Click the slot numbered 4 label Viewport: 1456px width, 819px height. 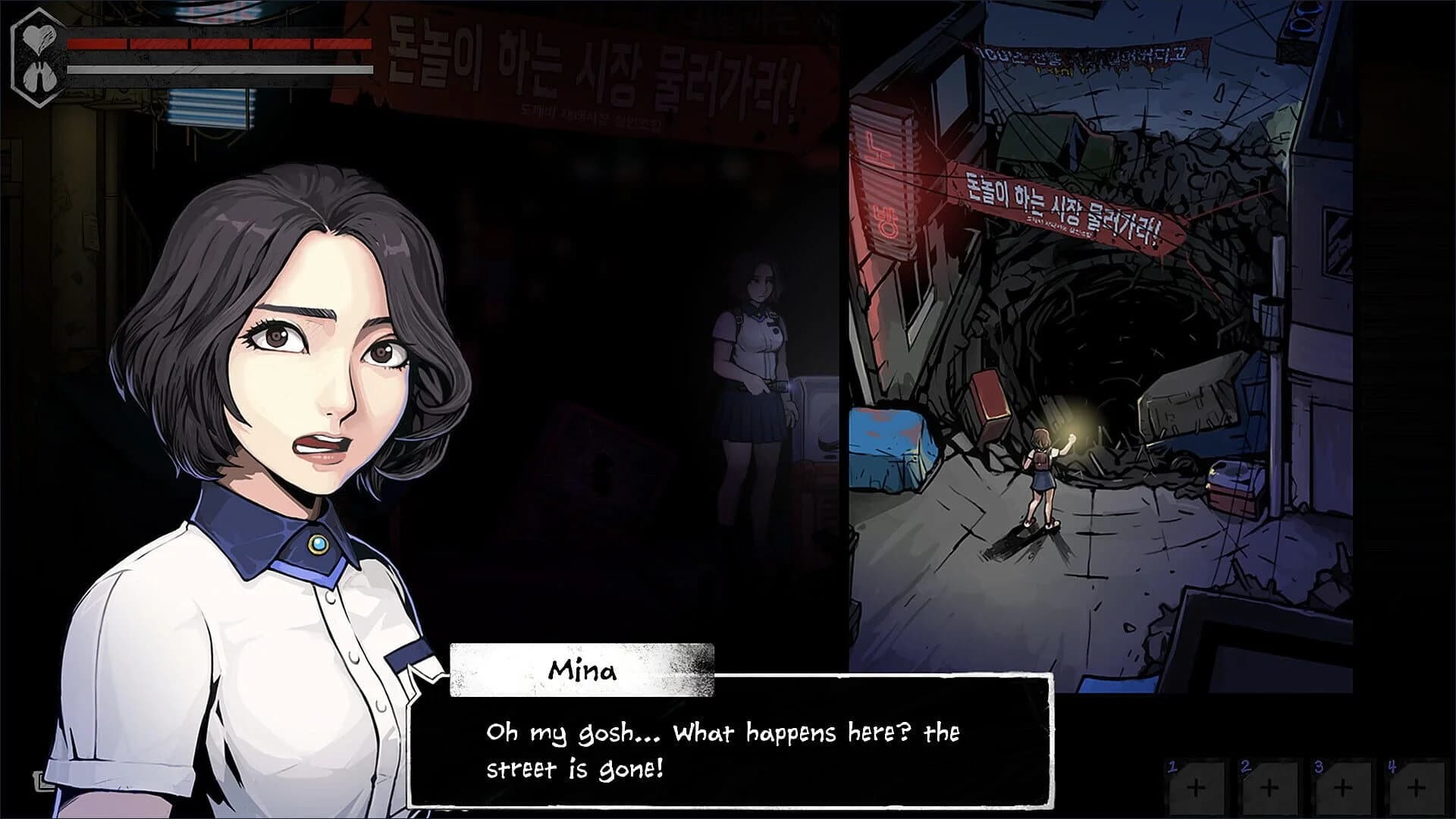1392,766
